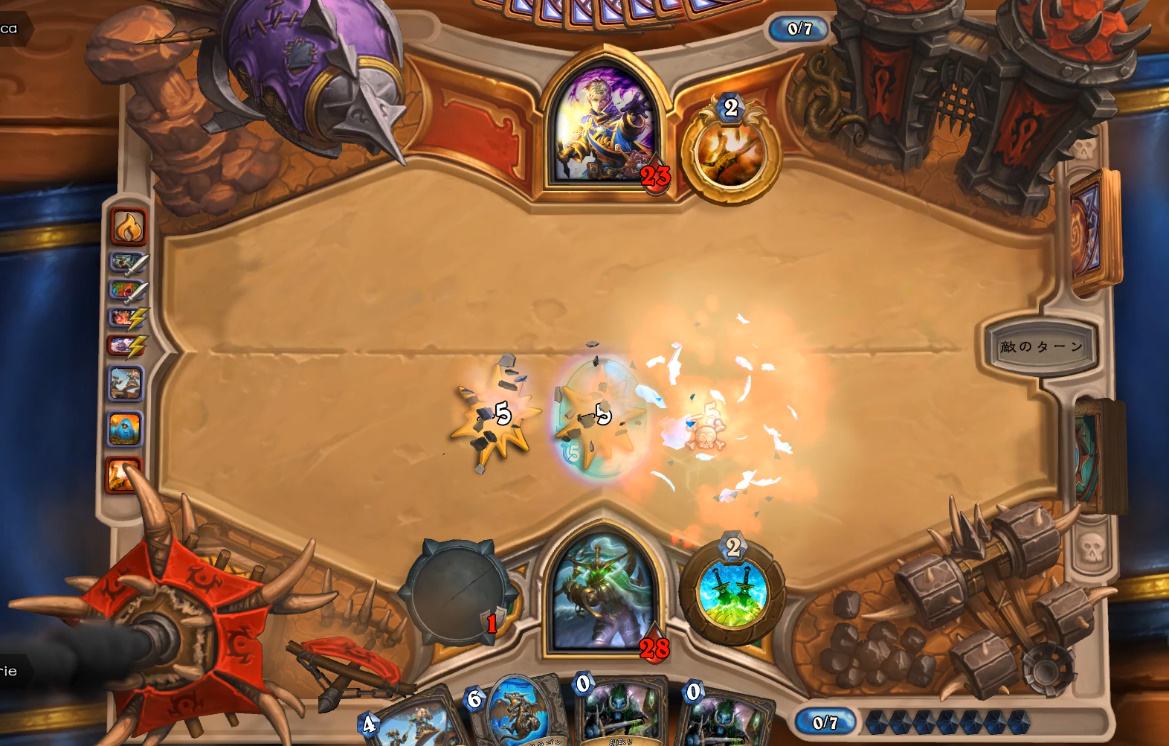Check the player's deck on the right

pyautogui.click(x=1096, y=455)
